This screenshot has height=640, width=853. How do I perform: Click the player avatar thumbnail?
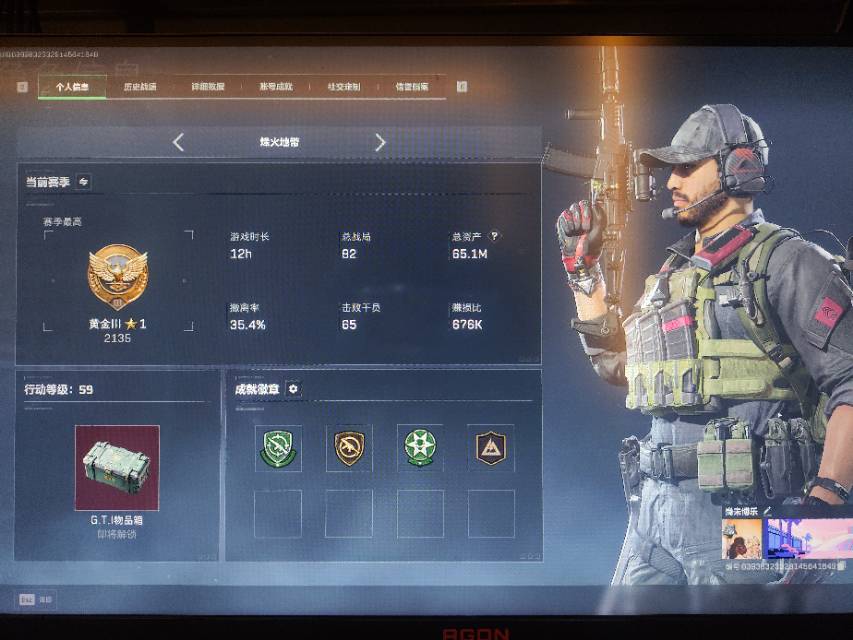pyautogui.click(x=741, y=538)
